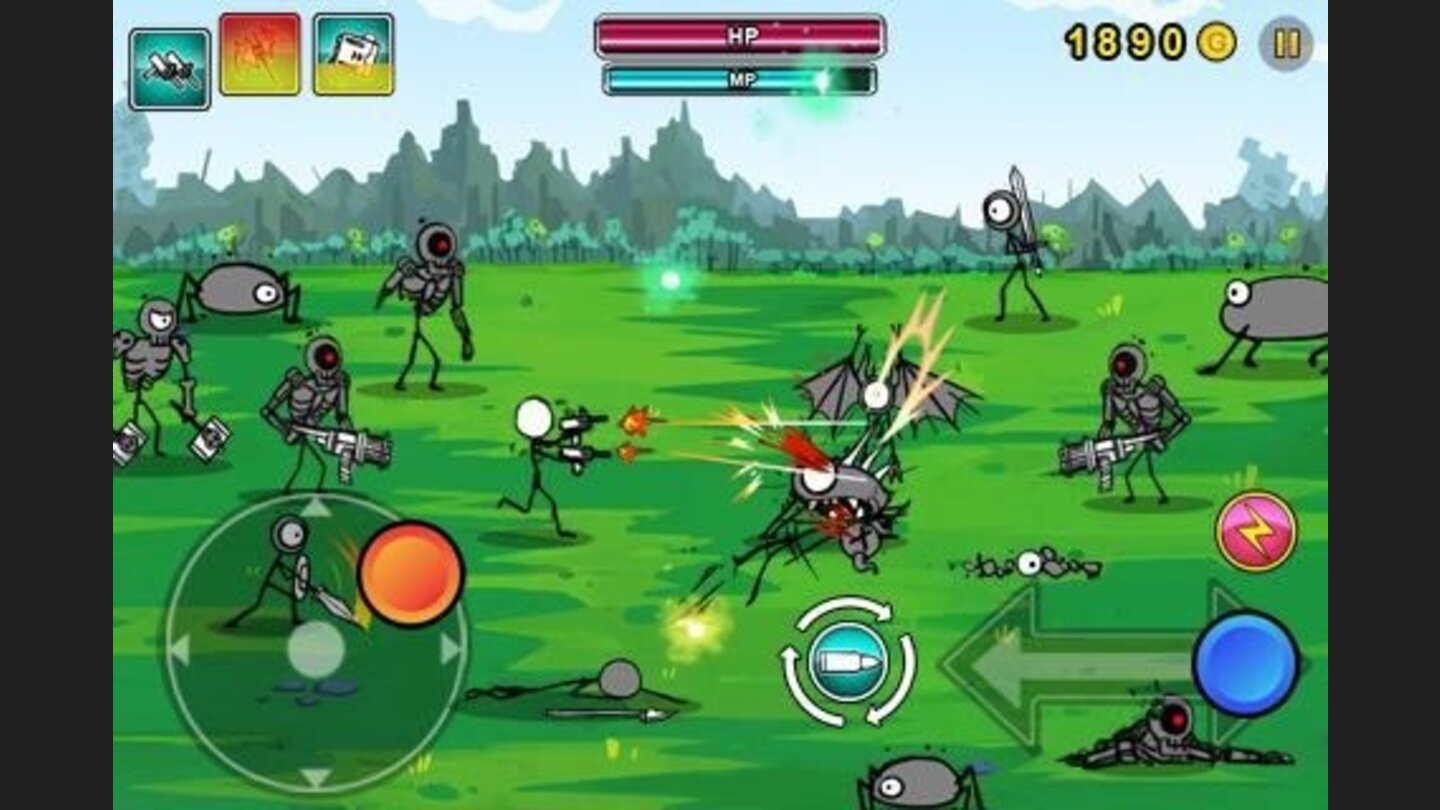1440x810 pixels.
Task: Tap the 1890 gold counter
Action: click(1125, 42)
